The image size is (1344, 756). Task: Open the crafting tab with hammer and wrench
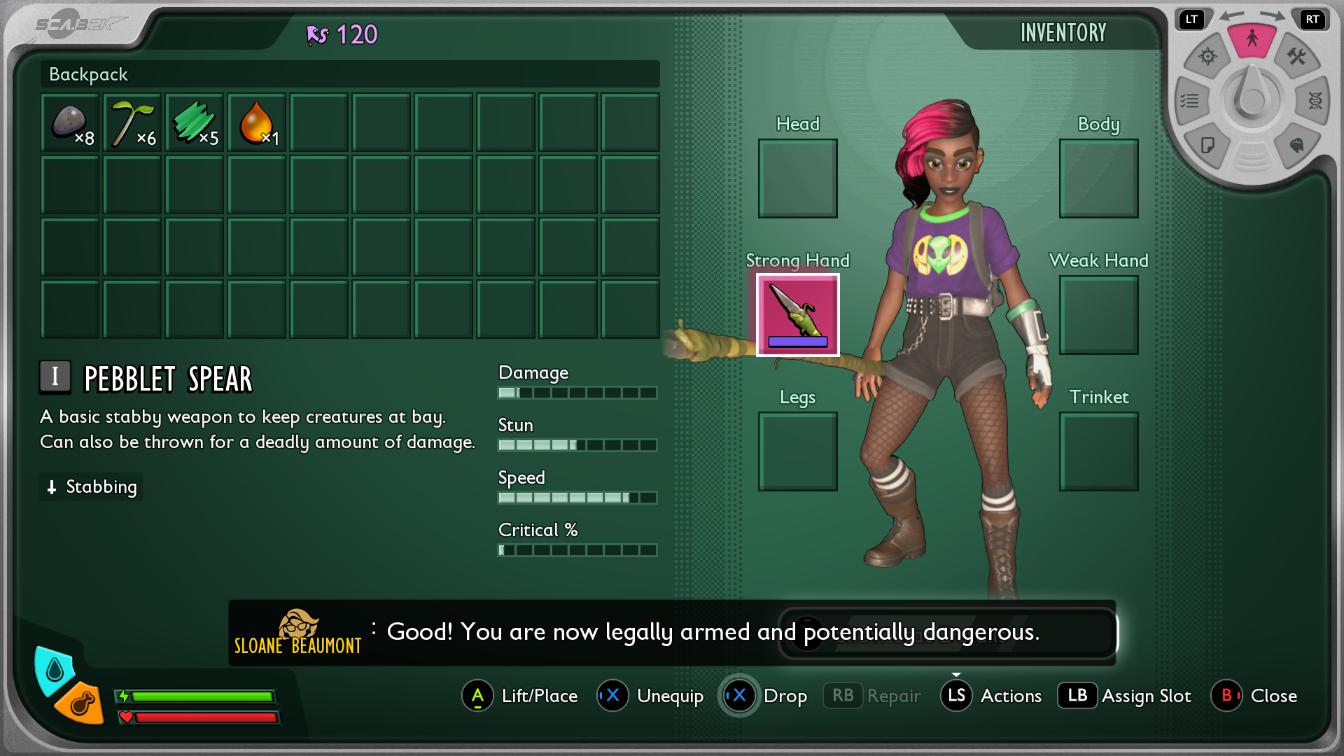point(1296,57)
